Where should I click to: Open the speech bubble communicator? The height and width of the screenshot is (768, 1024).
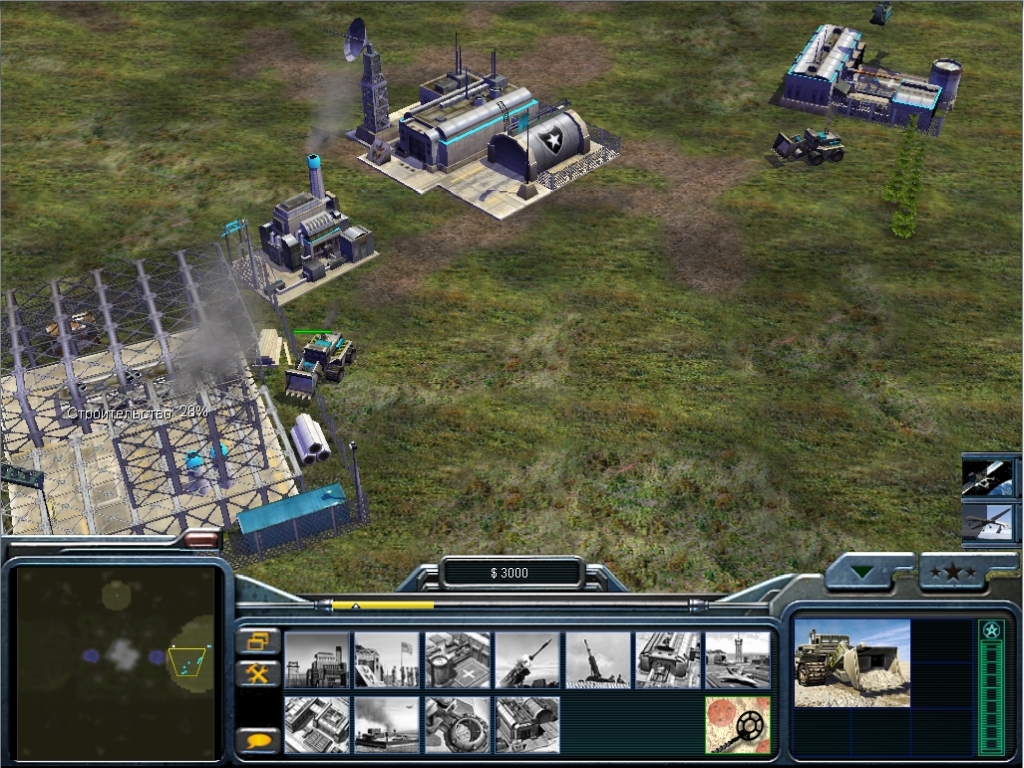click(258, 741)
